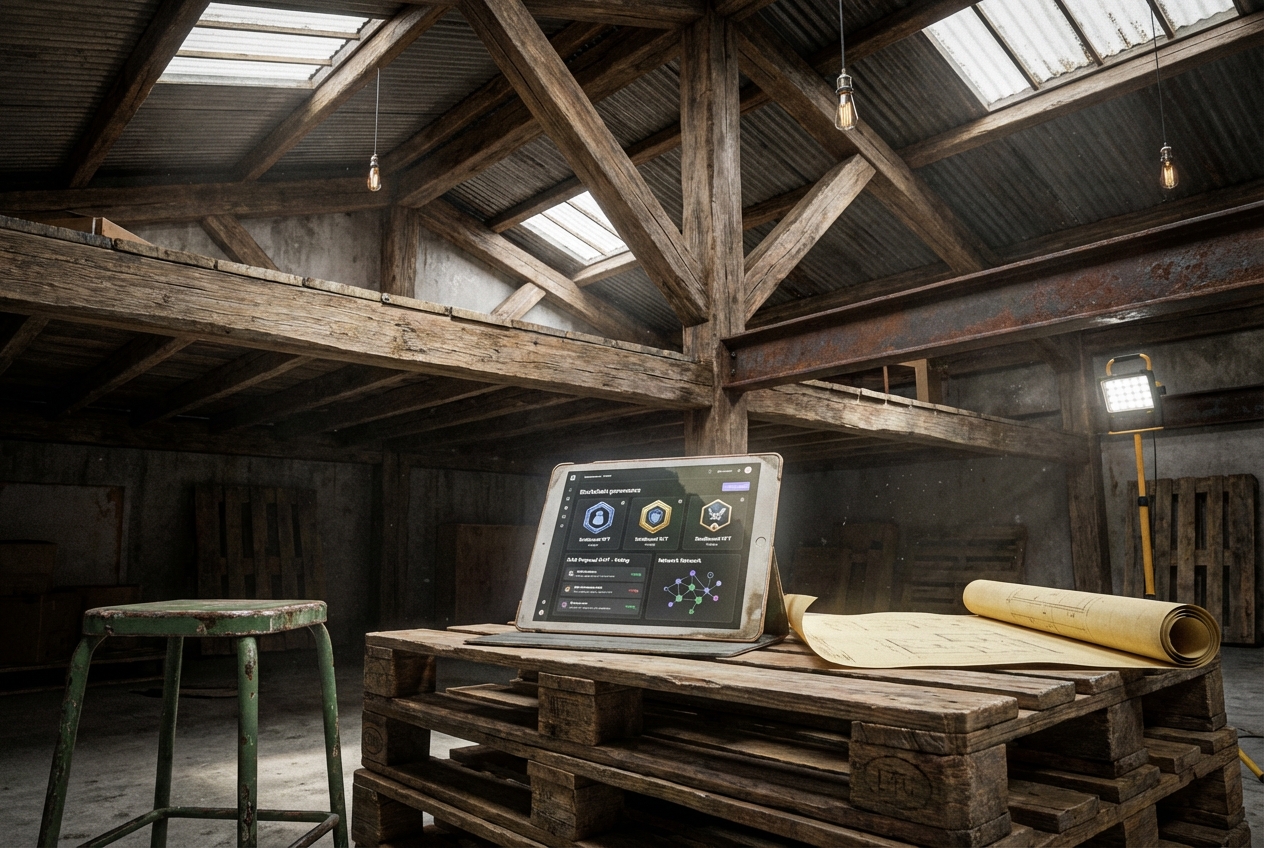
Task: Select the proposal row with the purple icon
Action: 600,605
